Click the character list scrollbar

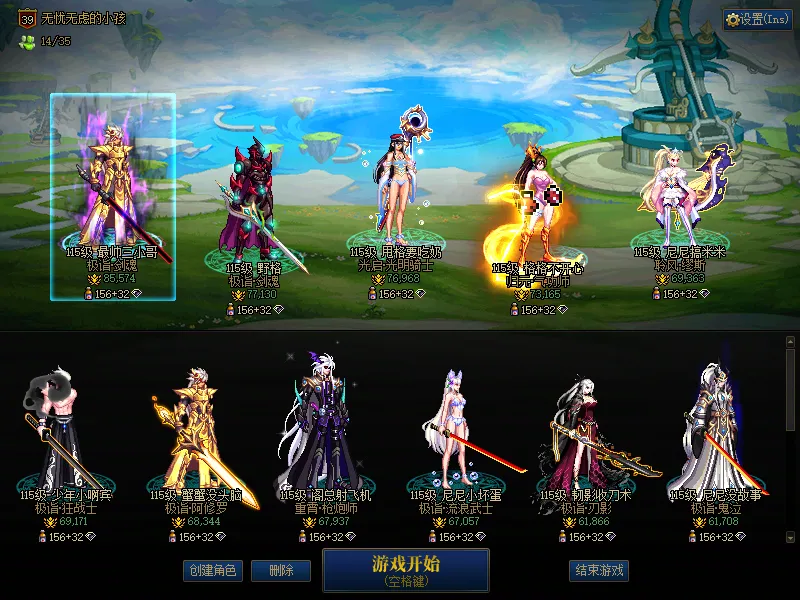790,440
